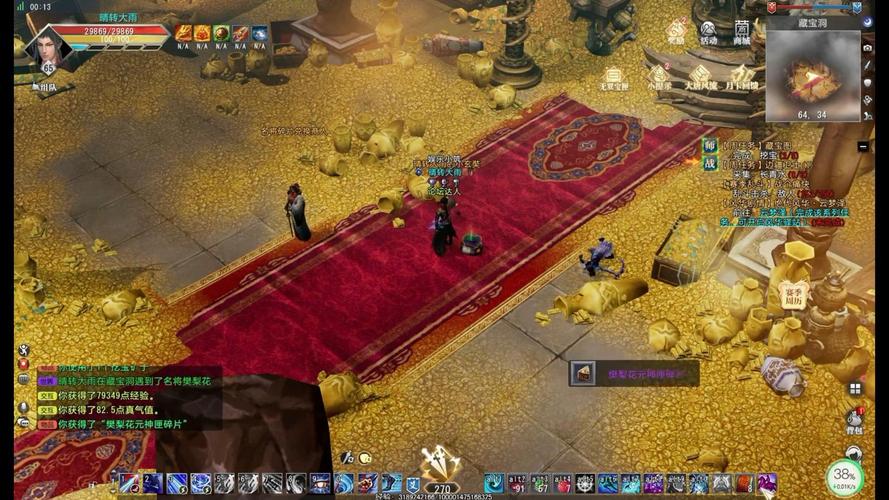This screenshot has height=500, width=889.
Task: Open the 活动 events menu
Action: [x=708, y=31]
